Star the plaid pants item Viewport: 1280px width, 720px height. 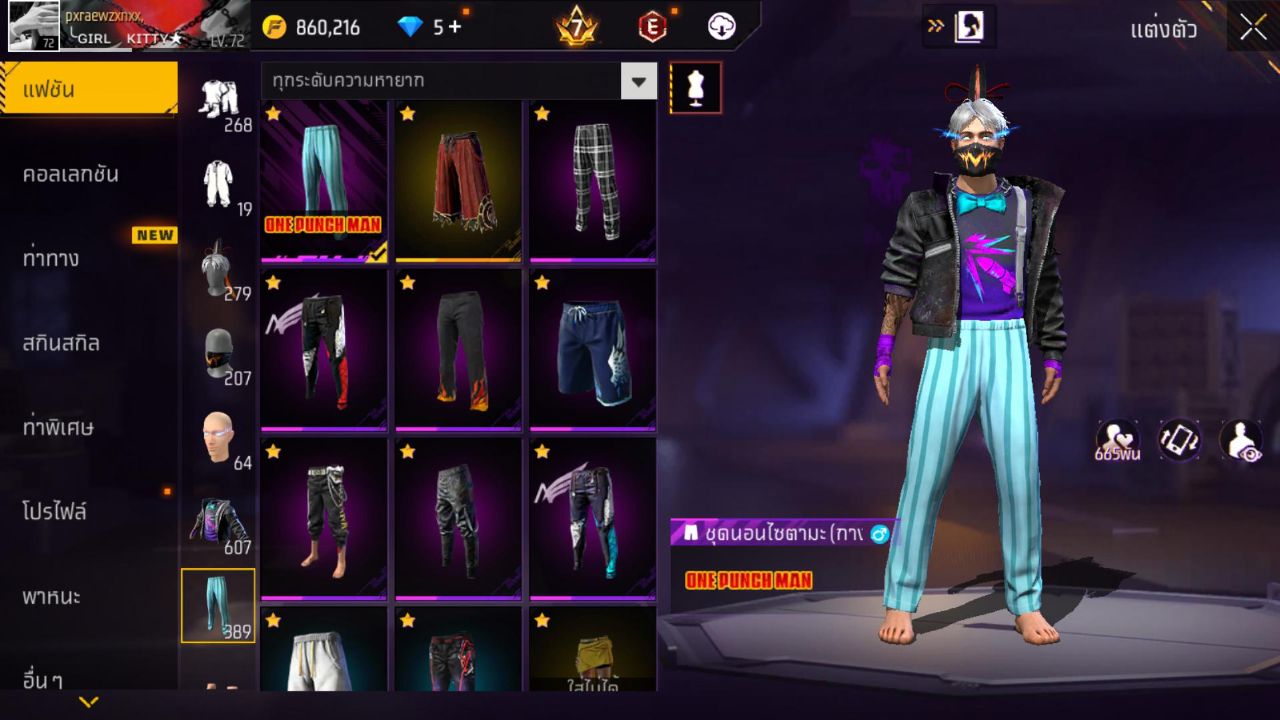[540, 113]
